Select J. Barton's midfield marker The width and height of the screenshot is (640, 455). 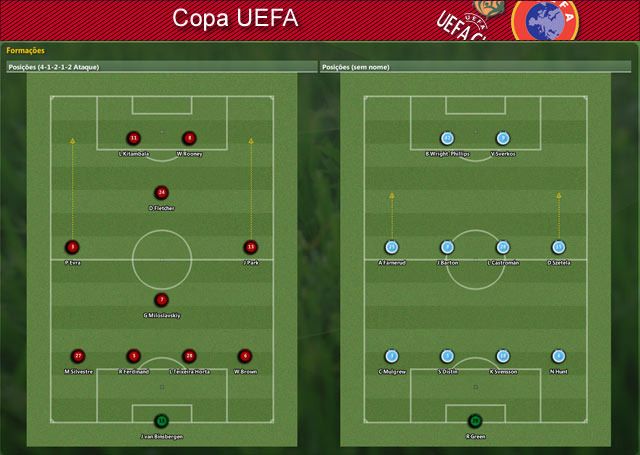[447, 246]
